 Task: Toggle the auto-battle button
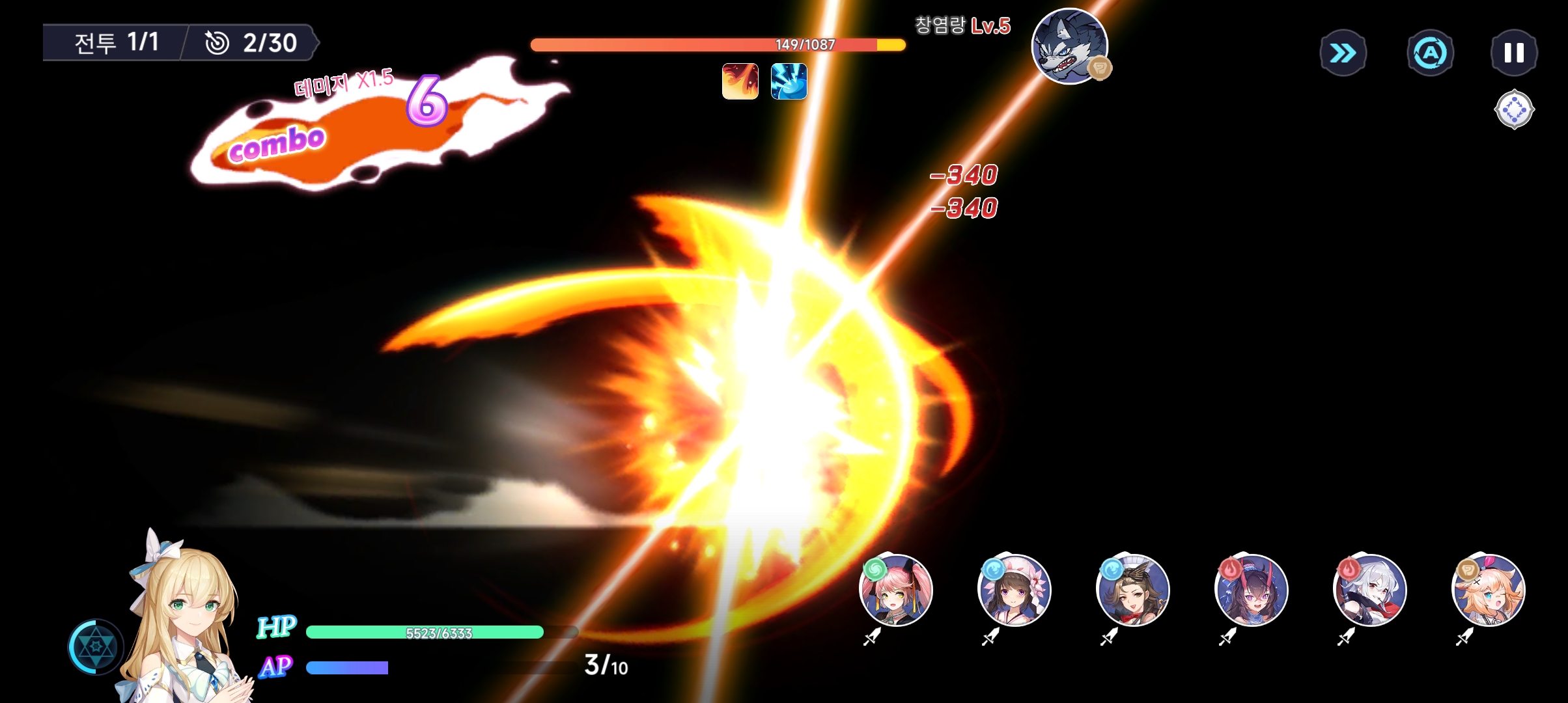1430,53
